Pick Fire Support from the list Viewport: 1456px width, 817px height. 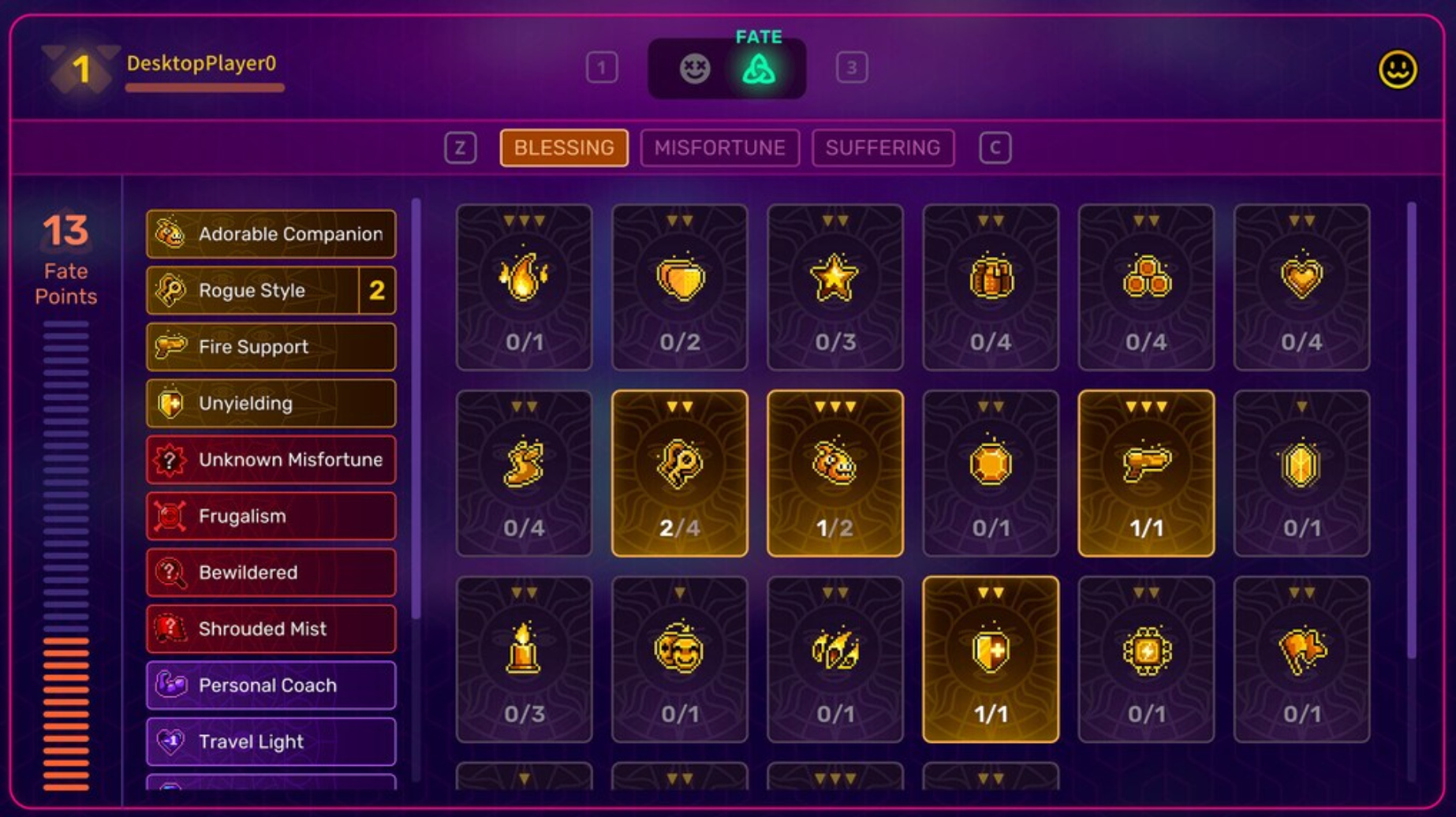pyautogui.click(x=271, y=347)
